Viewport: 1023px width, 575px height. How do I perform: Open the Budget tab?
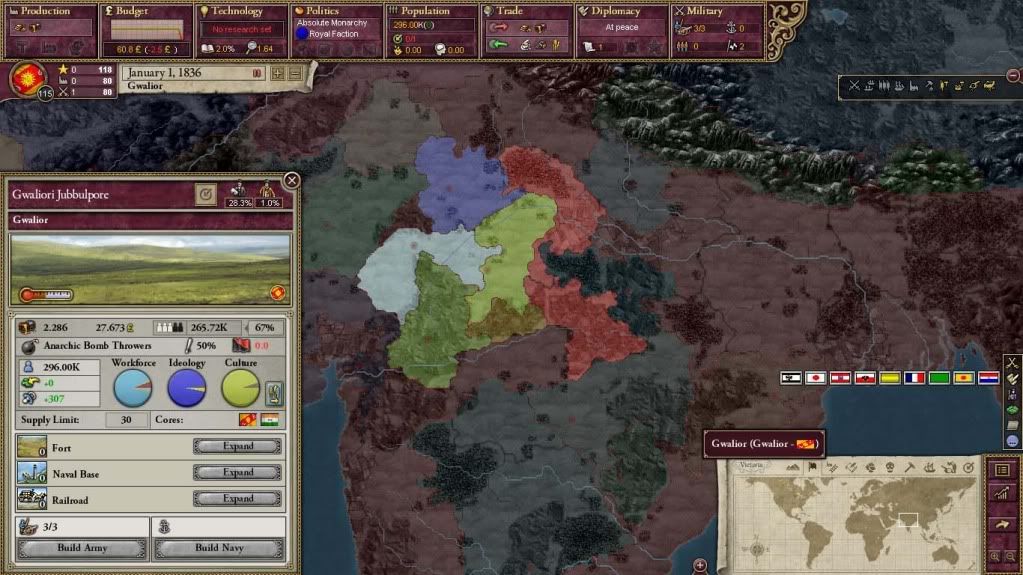coord(147,11)
